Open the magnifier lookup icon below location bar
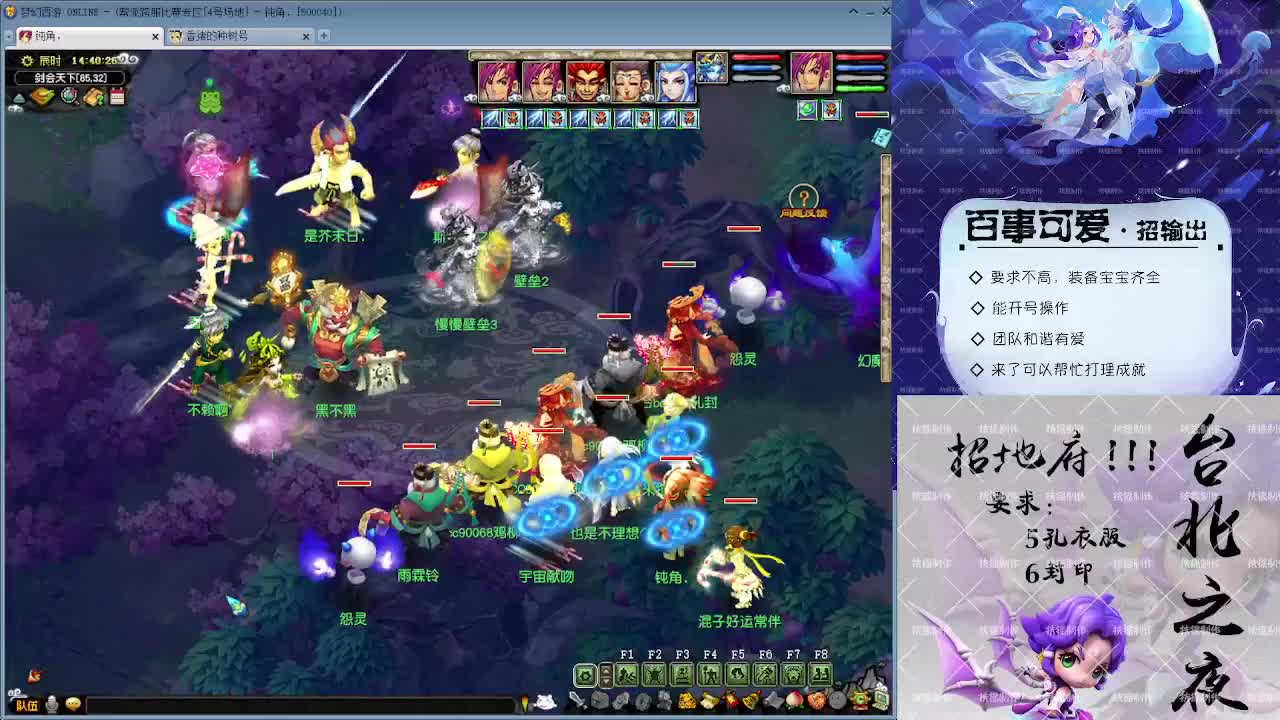The width and height of the screenshot is (1280, 720). tap(68, 97)
